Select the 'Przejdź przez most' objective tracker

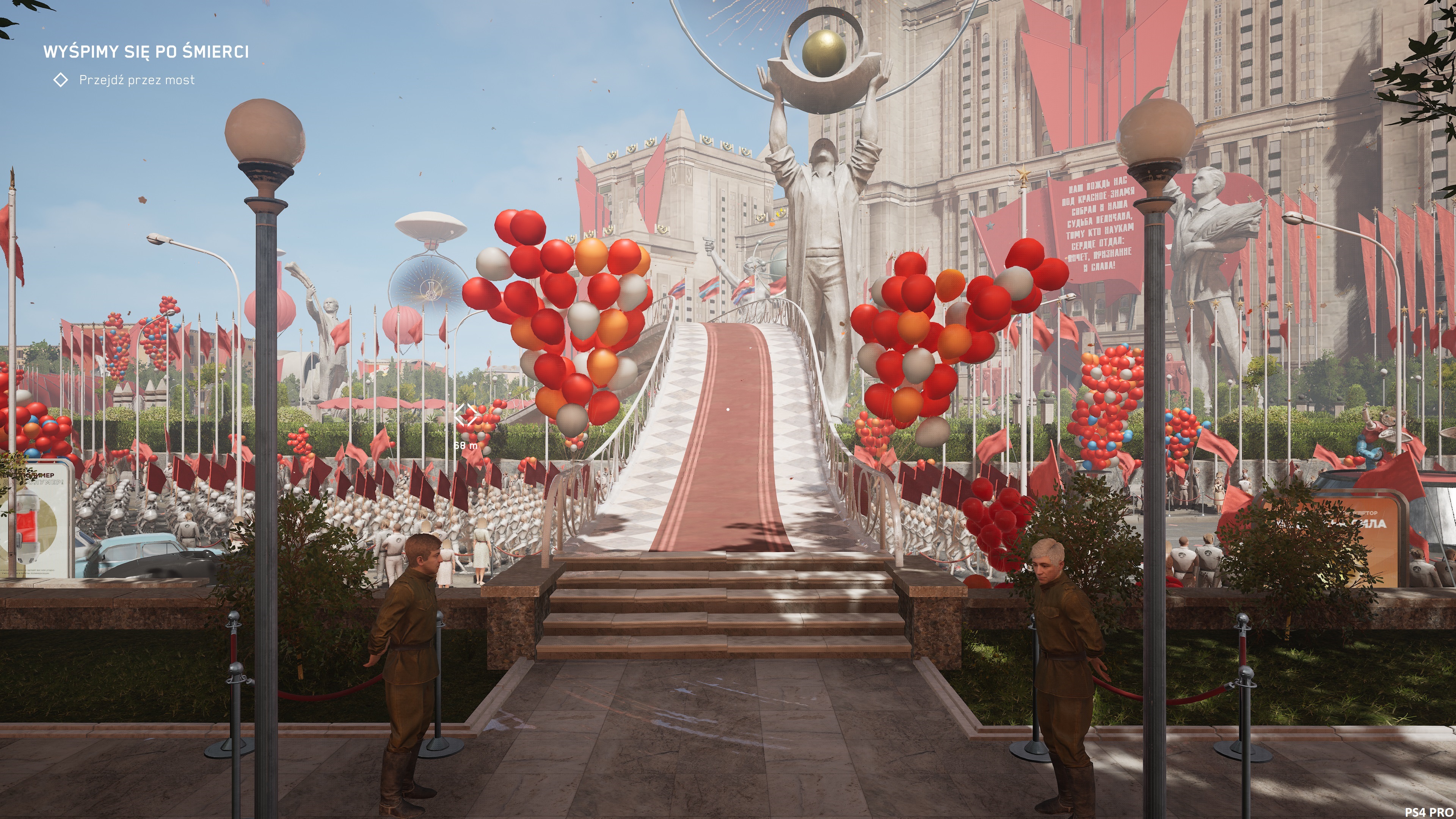136,80
